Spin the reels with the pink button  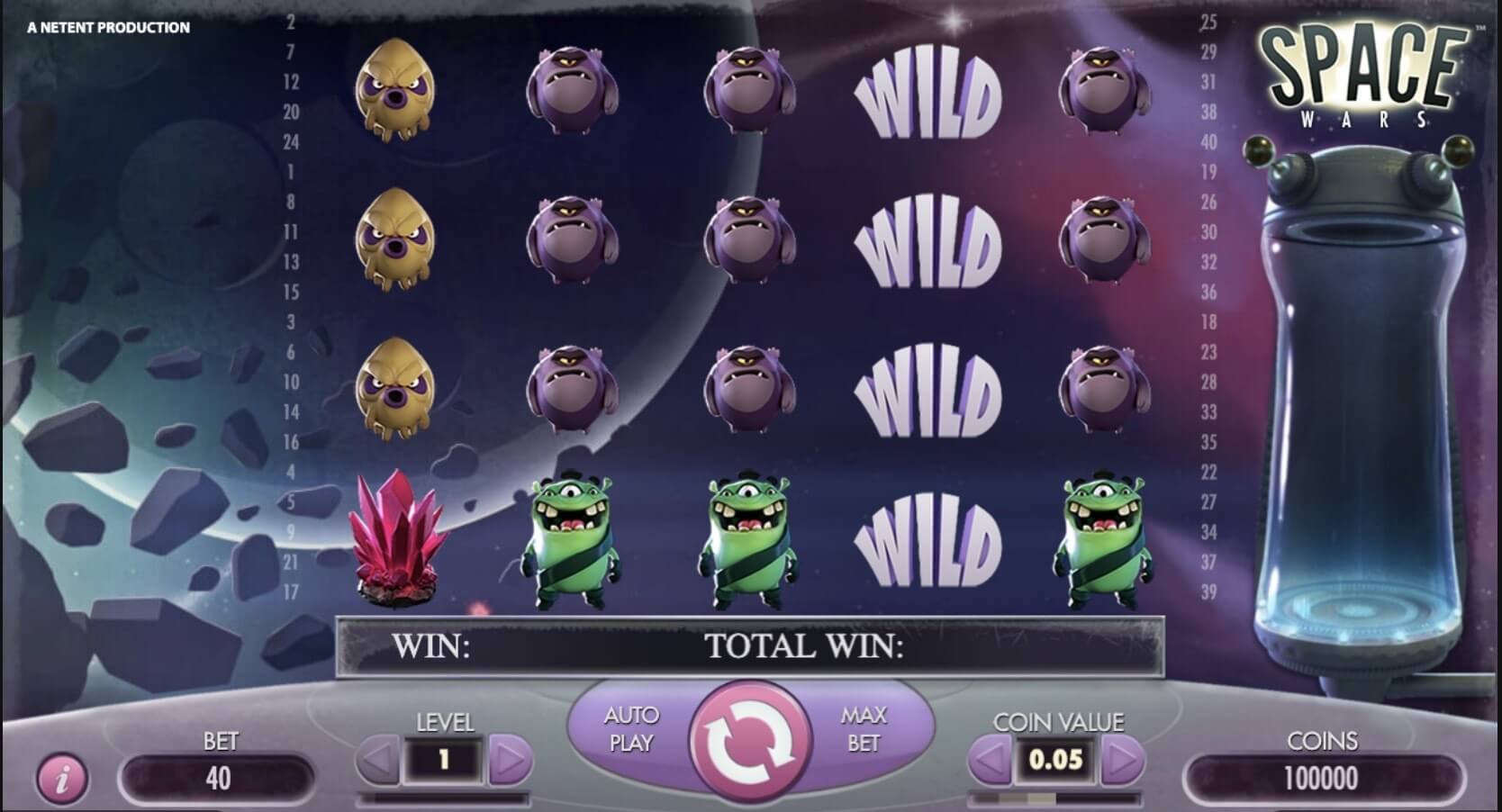(x=749, y=740)
